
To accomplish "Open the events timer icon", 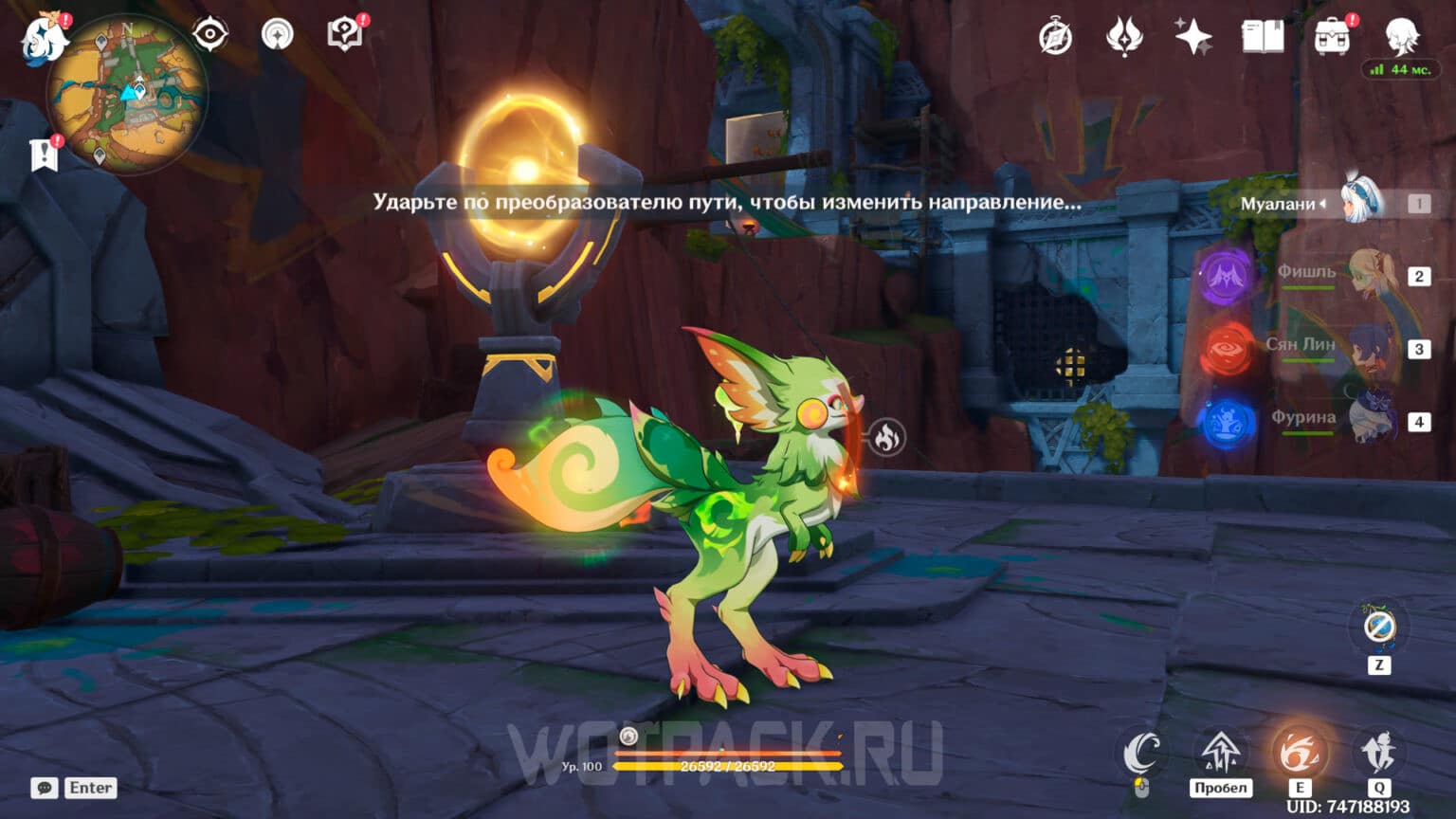I will tap(1054, 38).
